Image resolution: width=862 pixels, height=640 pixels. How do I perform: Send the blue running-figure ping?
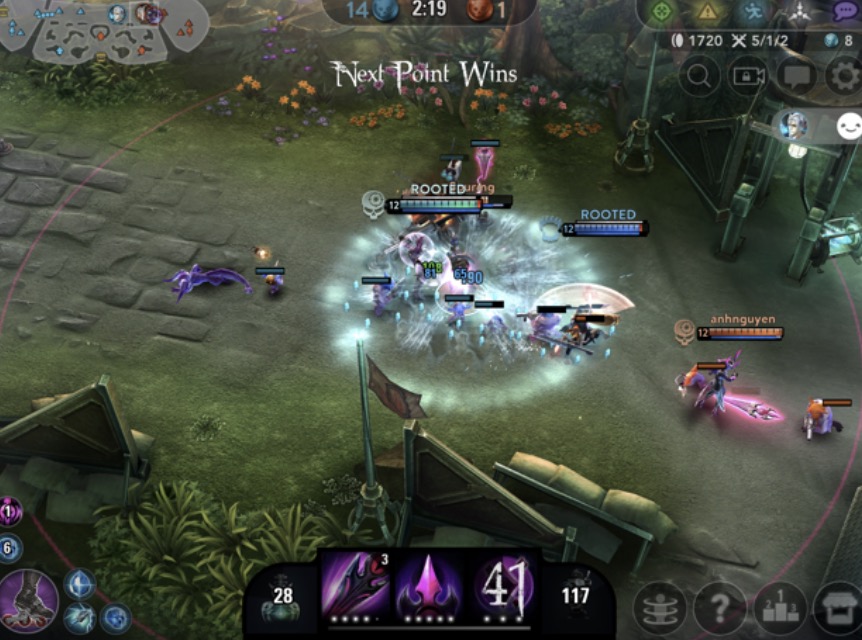click(754, 12)
